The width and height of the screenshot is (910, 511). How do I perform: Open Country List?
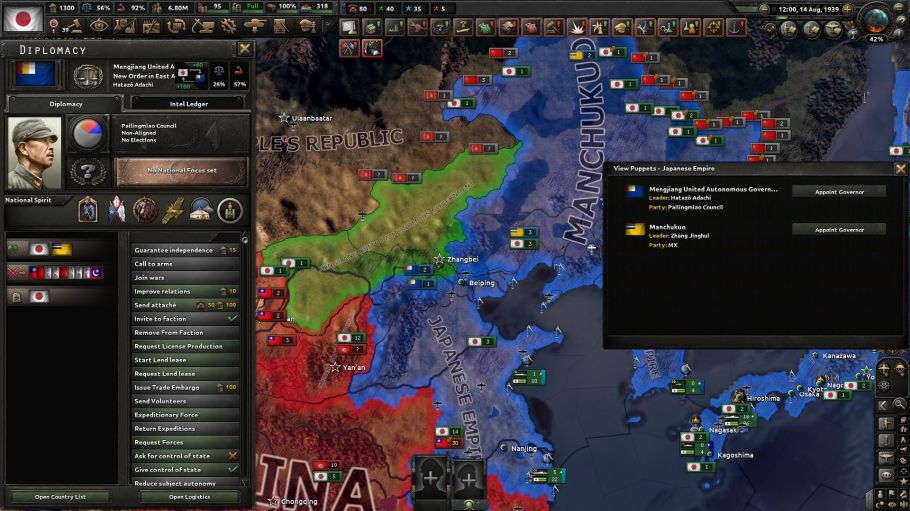coord(60,497)
